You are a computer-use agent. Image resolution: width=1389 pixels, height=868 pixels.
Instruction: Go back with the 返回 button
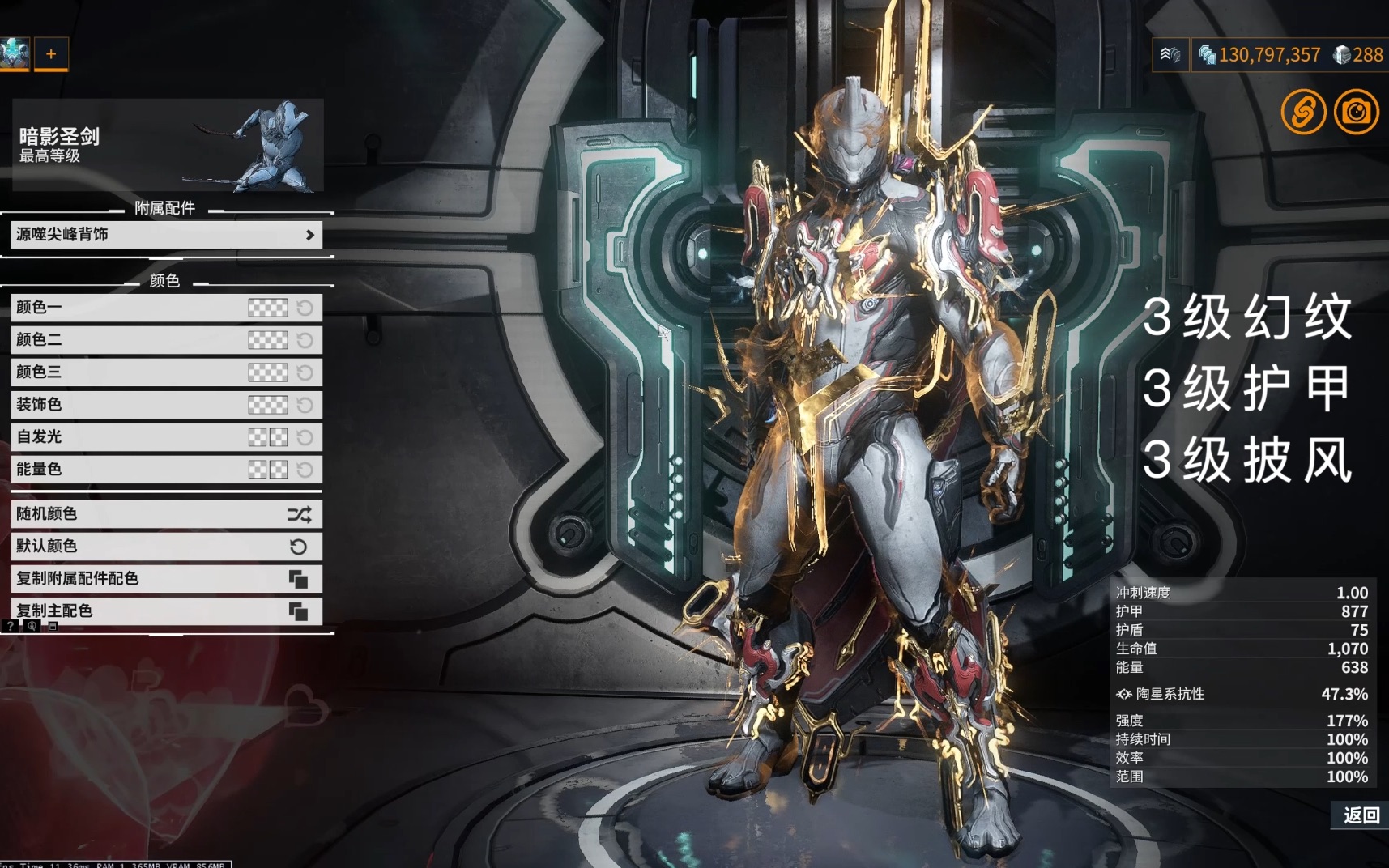[1361, 815]
